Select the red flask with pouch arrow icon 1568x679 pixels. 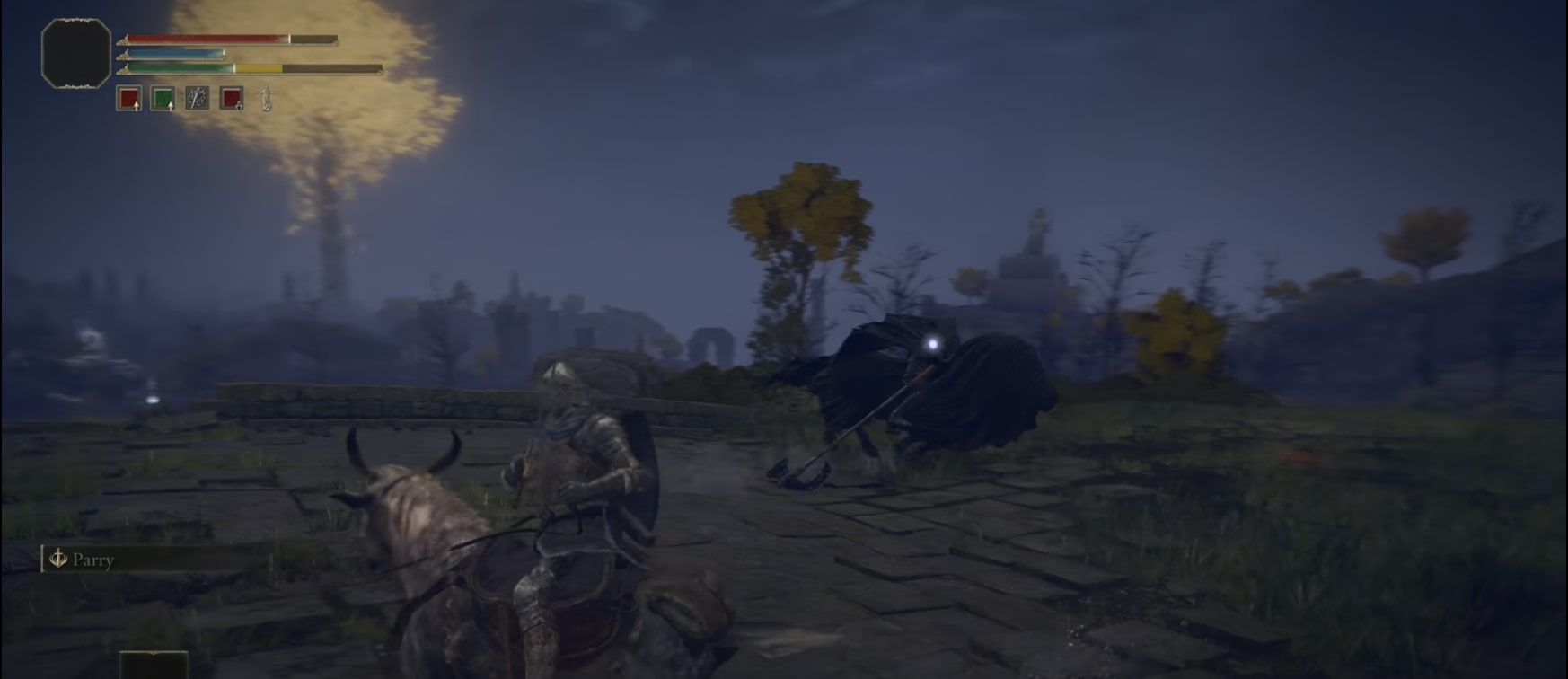pyautogui.click(x=233, y=99)
